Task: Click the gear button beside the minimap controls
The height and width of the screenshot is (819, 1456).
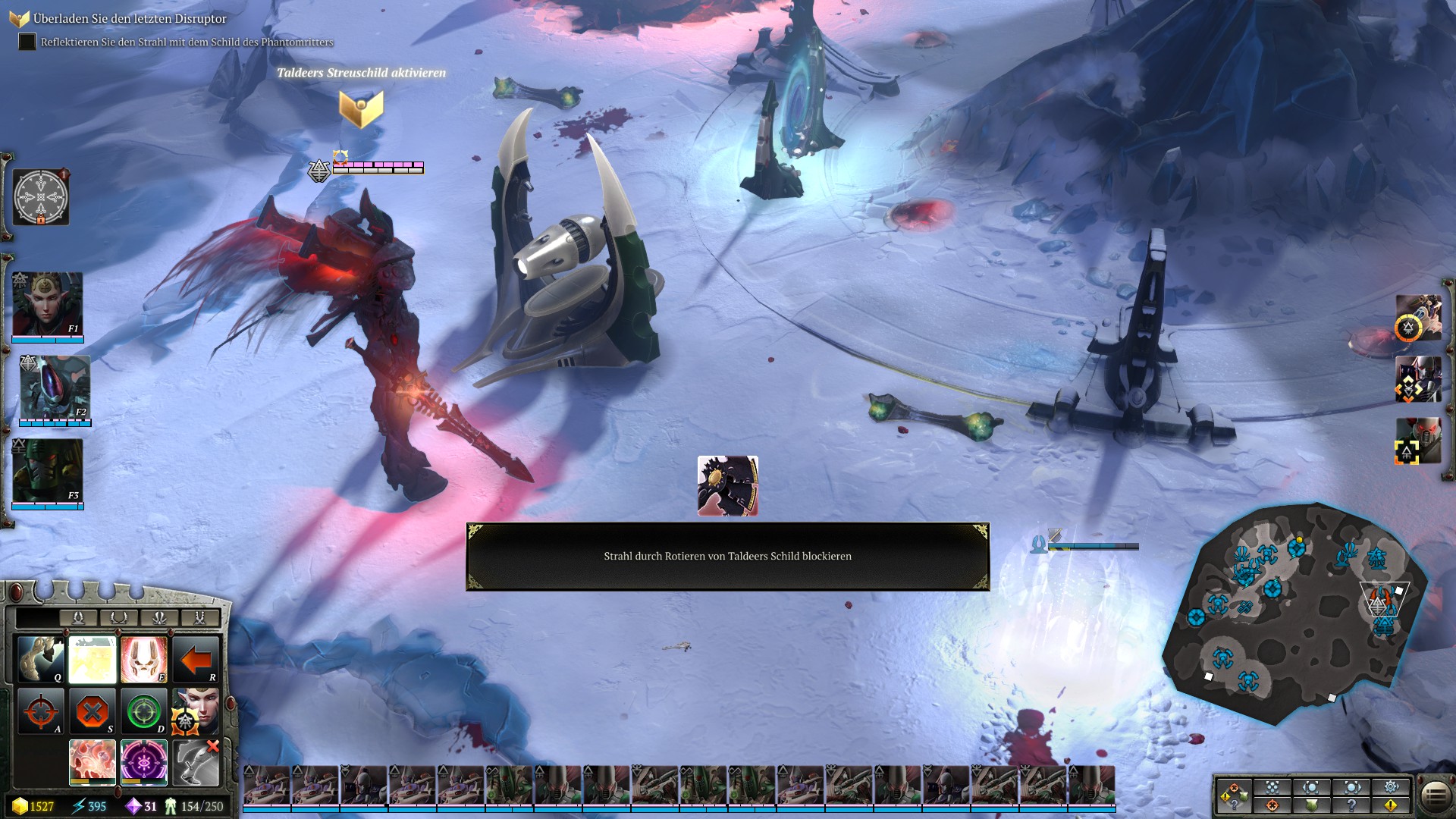Action: tap(1391, 787)
